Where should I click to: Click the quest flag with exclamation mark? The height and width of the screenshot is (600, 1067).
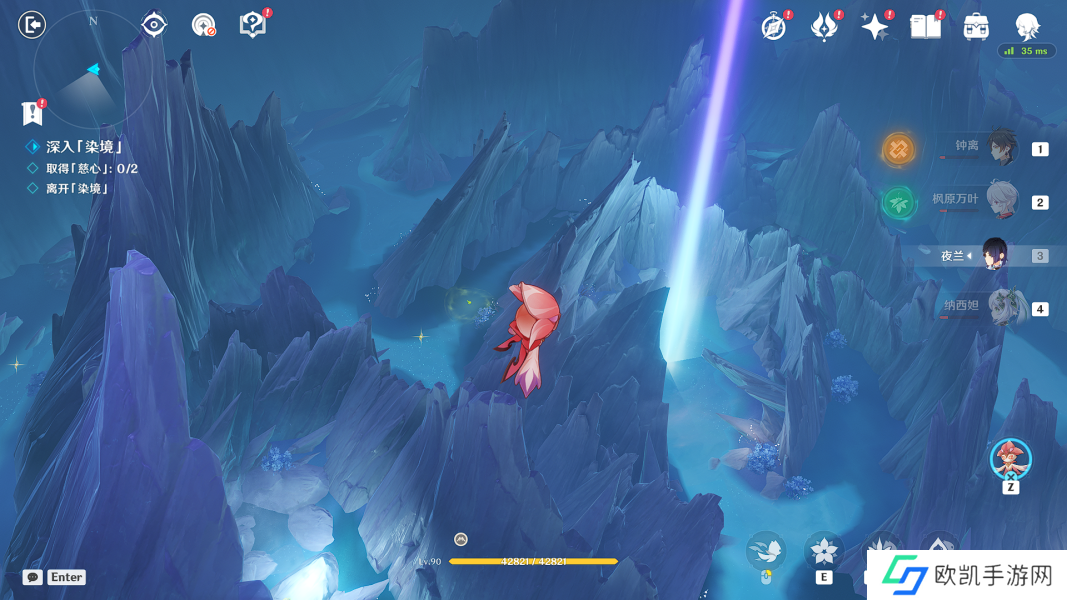(x=33, y=113)
